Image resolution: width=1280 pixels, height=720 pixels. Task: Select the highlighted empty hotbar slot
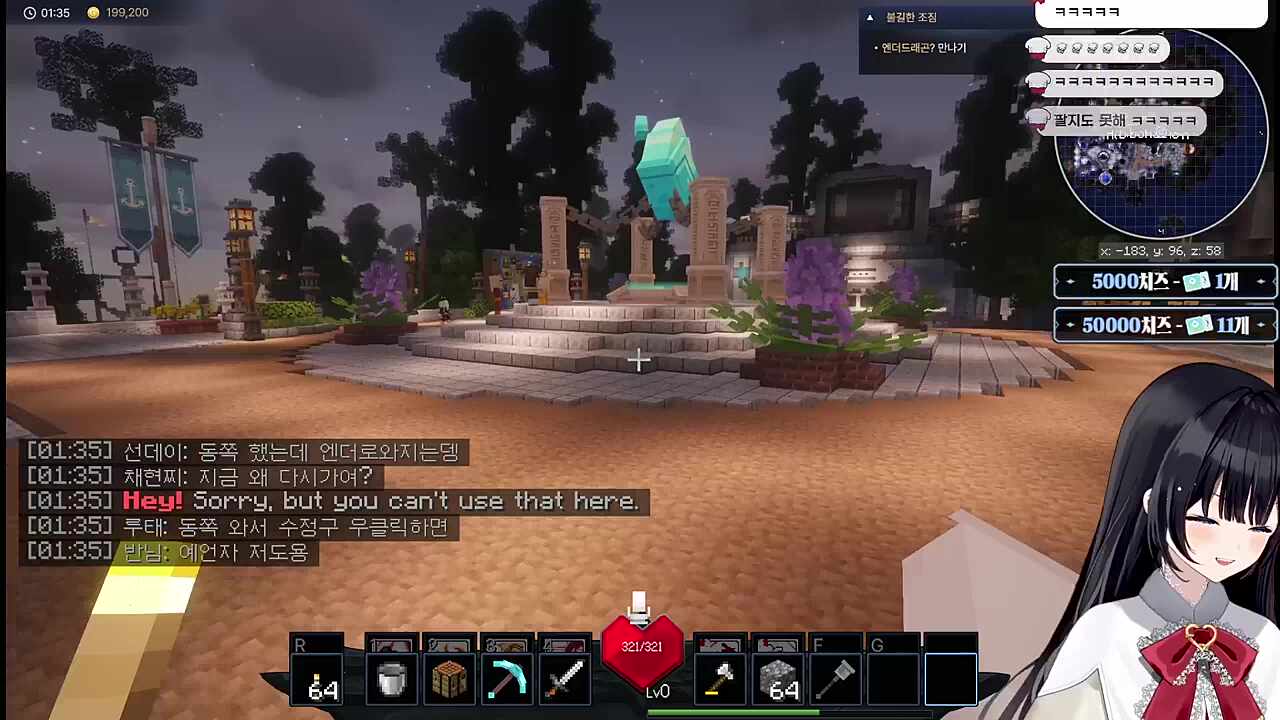click(949, 678)
